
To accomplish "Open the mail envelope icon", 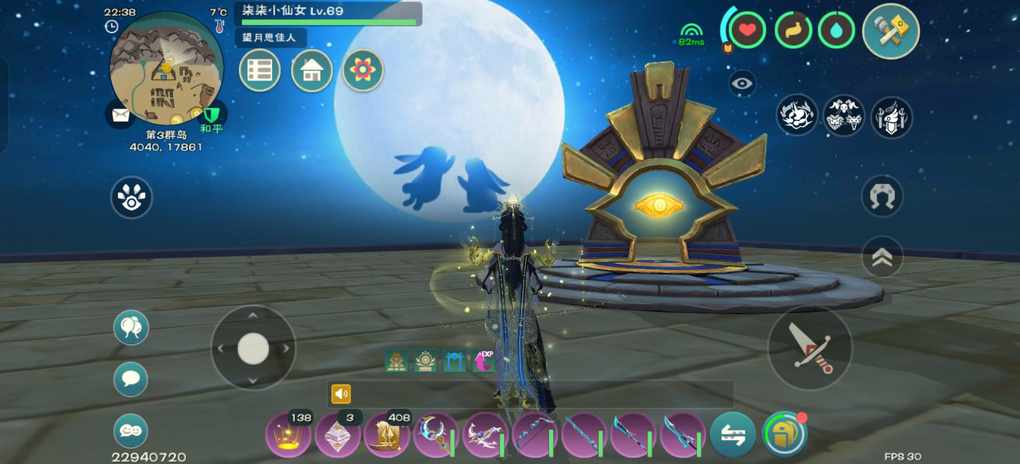I will 121,116.
